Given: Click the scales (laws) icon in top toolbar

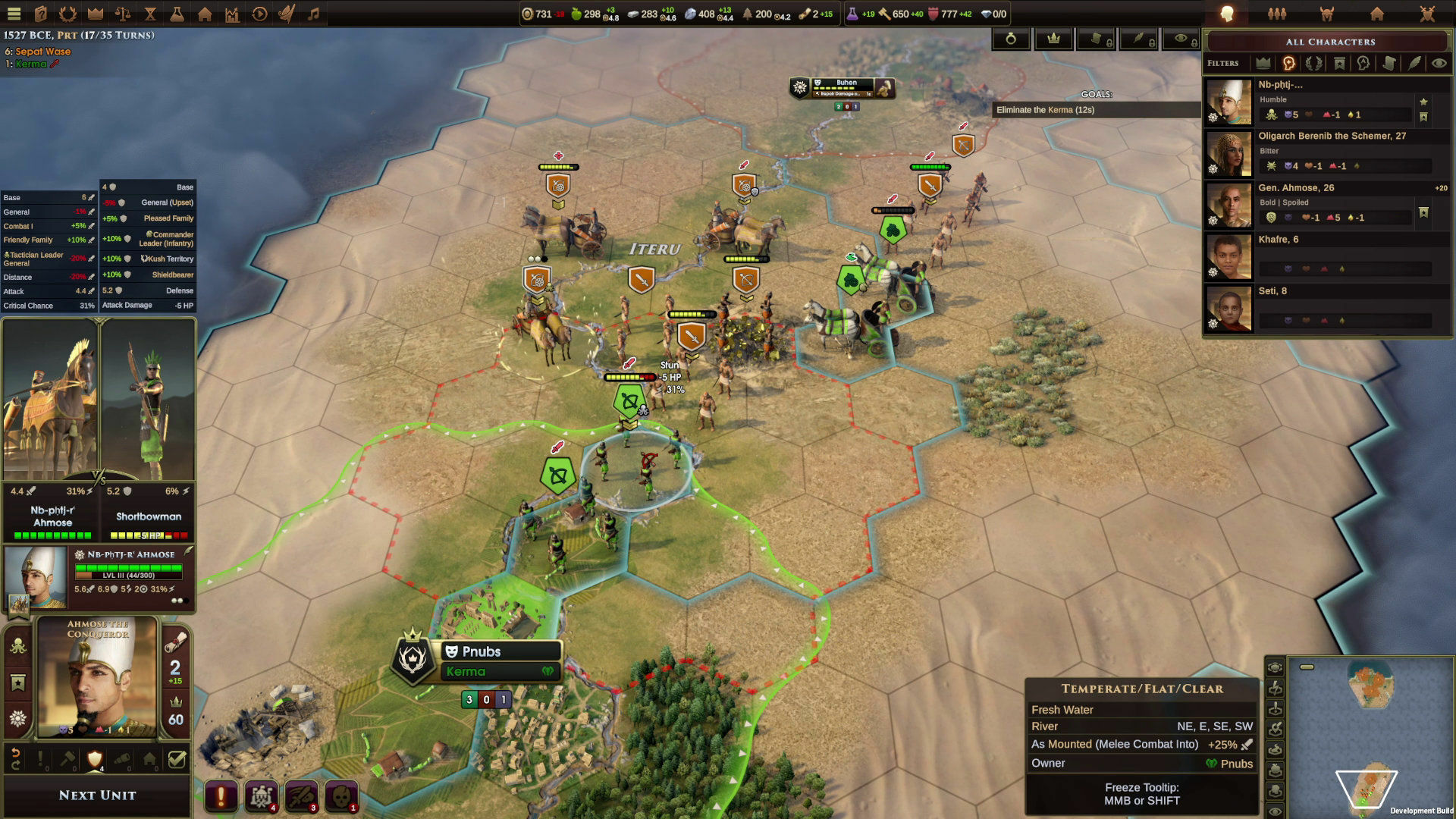Looking at the screenshot, I should pos(123,14).
